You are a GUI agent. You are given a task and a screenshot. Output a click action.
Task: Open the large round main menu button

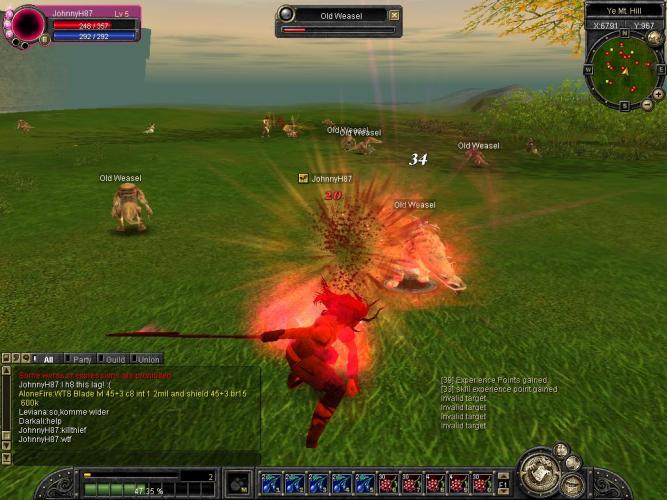542,472
